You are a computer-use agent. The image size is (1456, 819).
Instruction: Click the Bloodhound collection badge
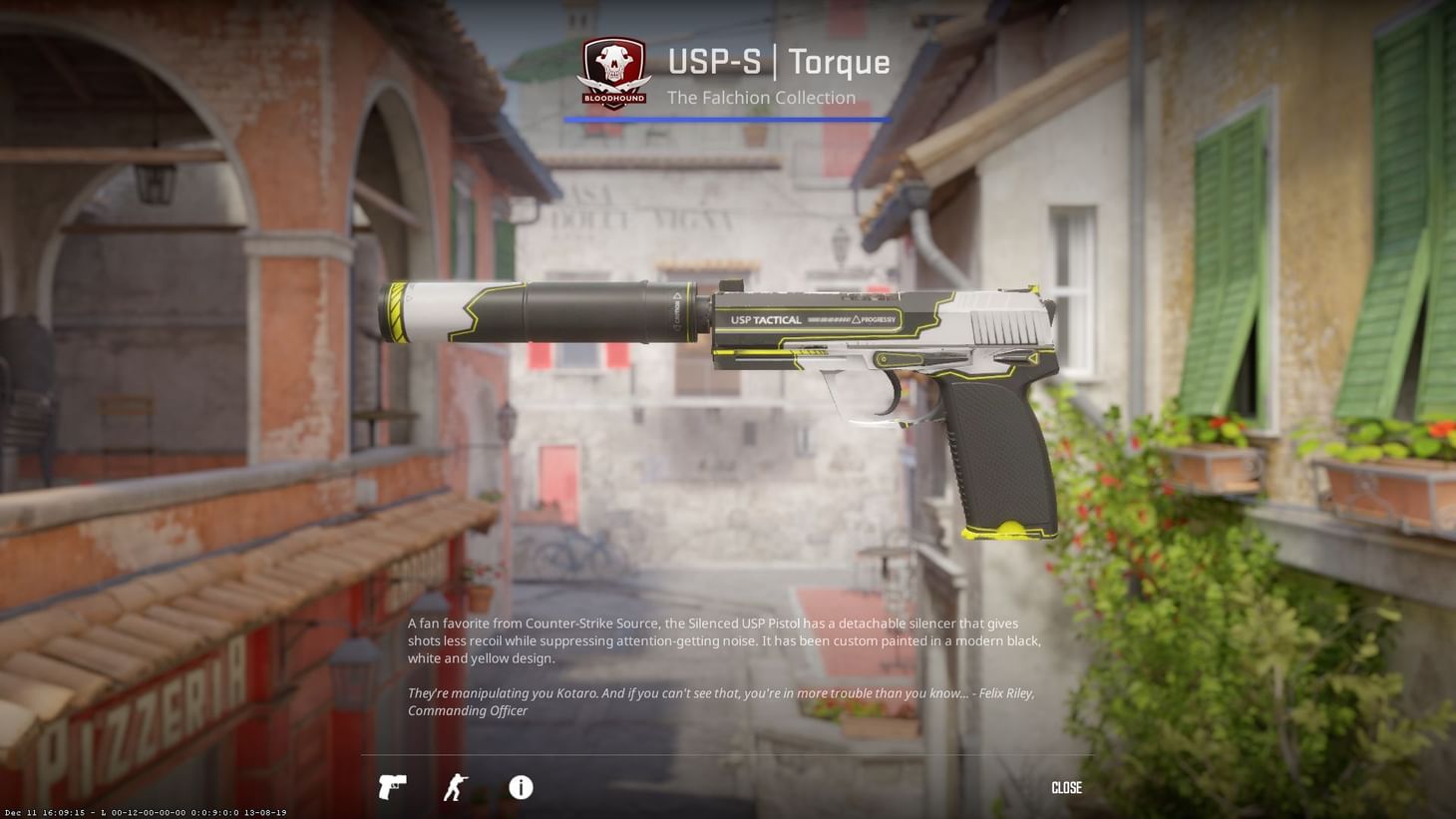613,70
